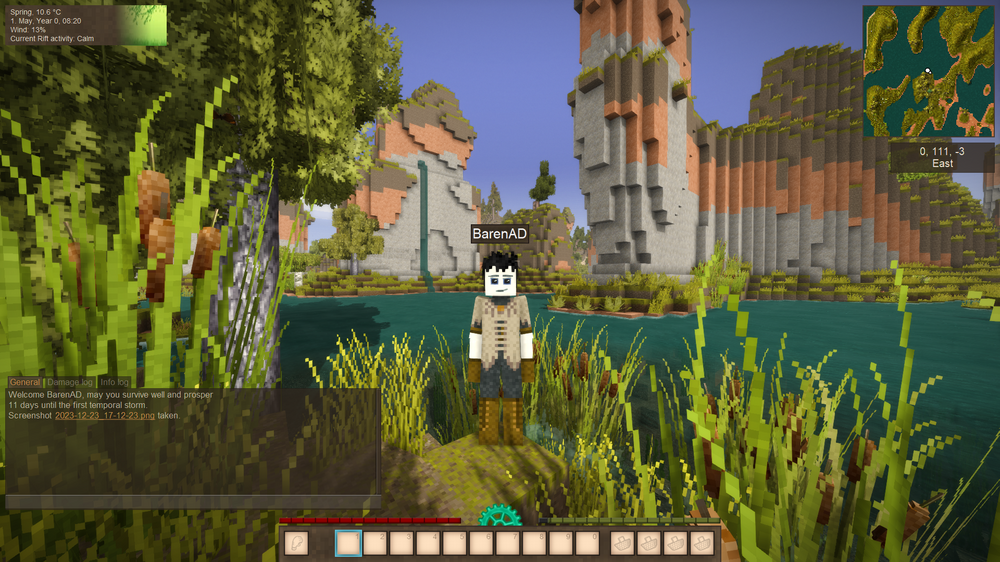Choose hotbar slot number 5
Screen dimensions: 1000x562
click(456, 542)
